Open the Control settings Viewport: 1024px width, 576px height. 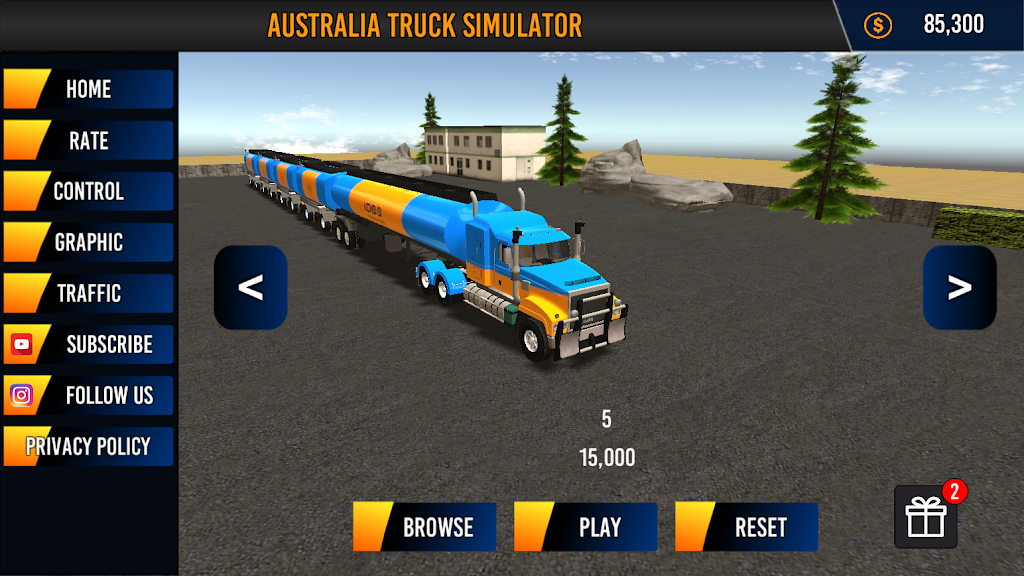click(x=88, y=191)
